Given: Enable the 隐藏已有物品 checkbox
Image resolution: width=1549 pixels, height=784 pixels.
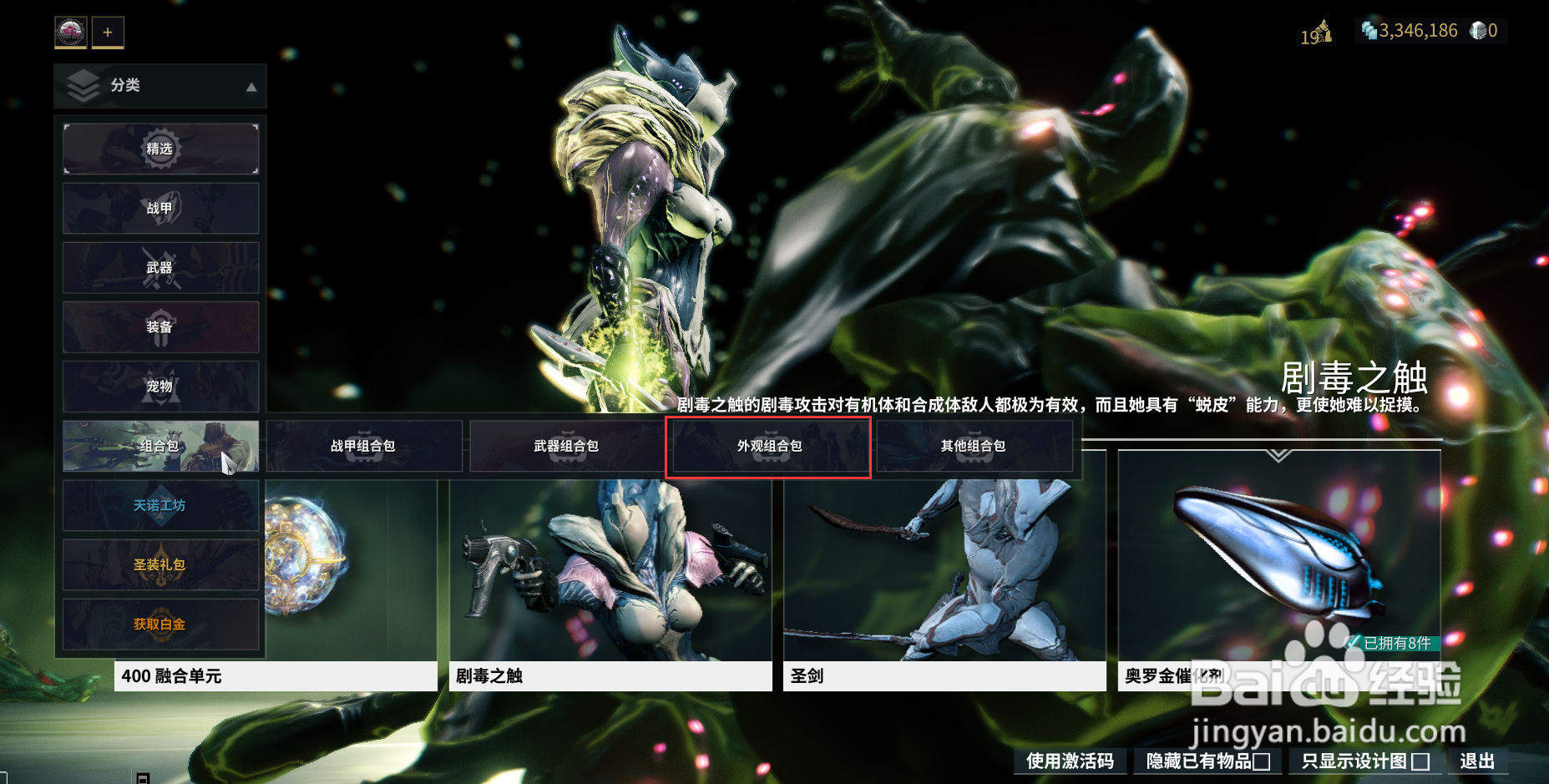Looking at the screenshot, I should click(1263, 761).
